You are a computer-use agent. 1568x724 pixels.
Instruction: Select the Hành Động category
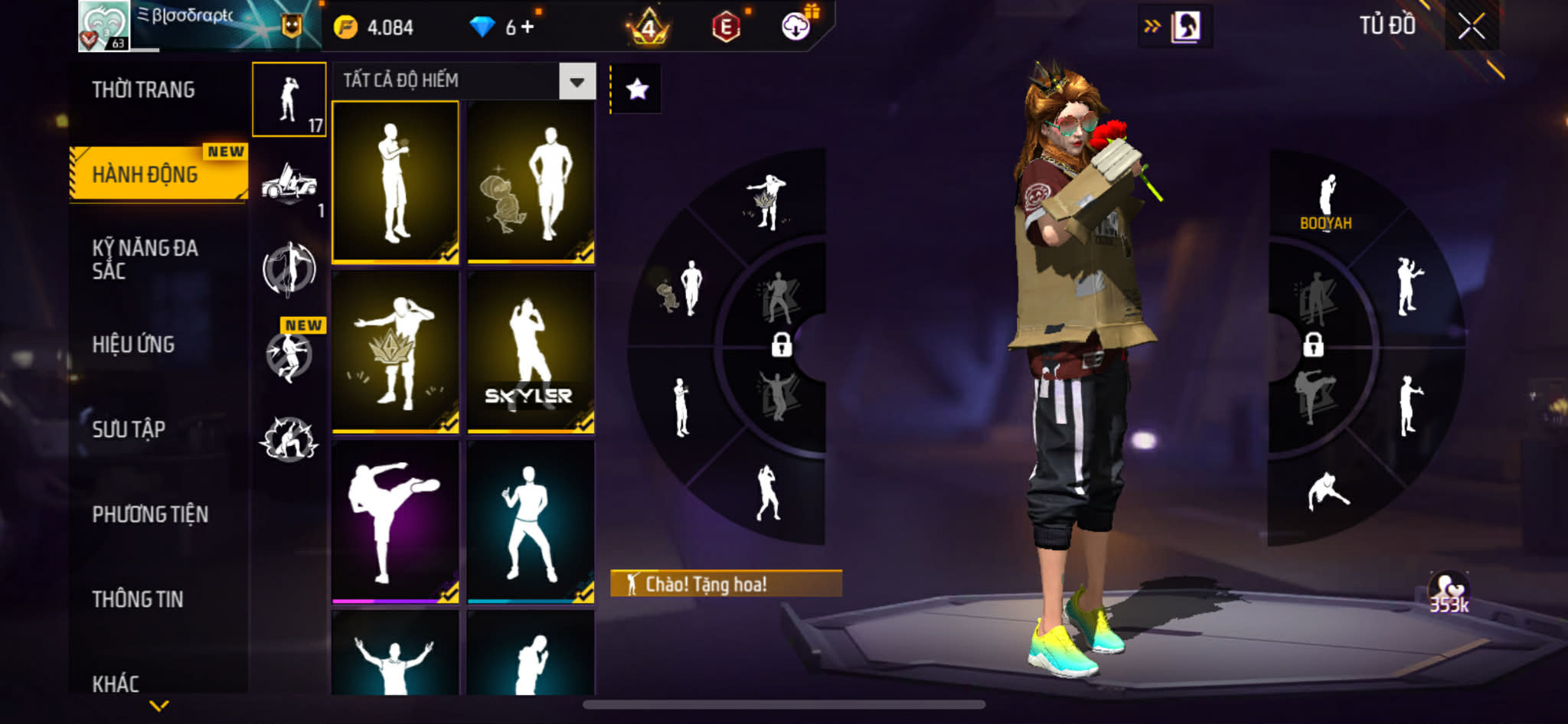click(145, 174)
